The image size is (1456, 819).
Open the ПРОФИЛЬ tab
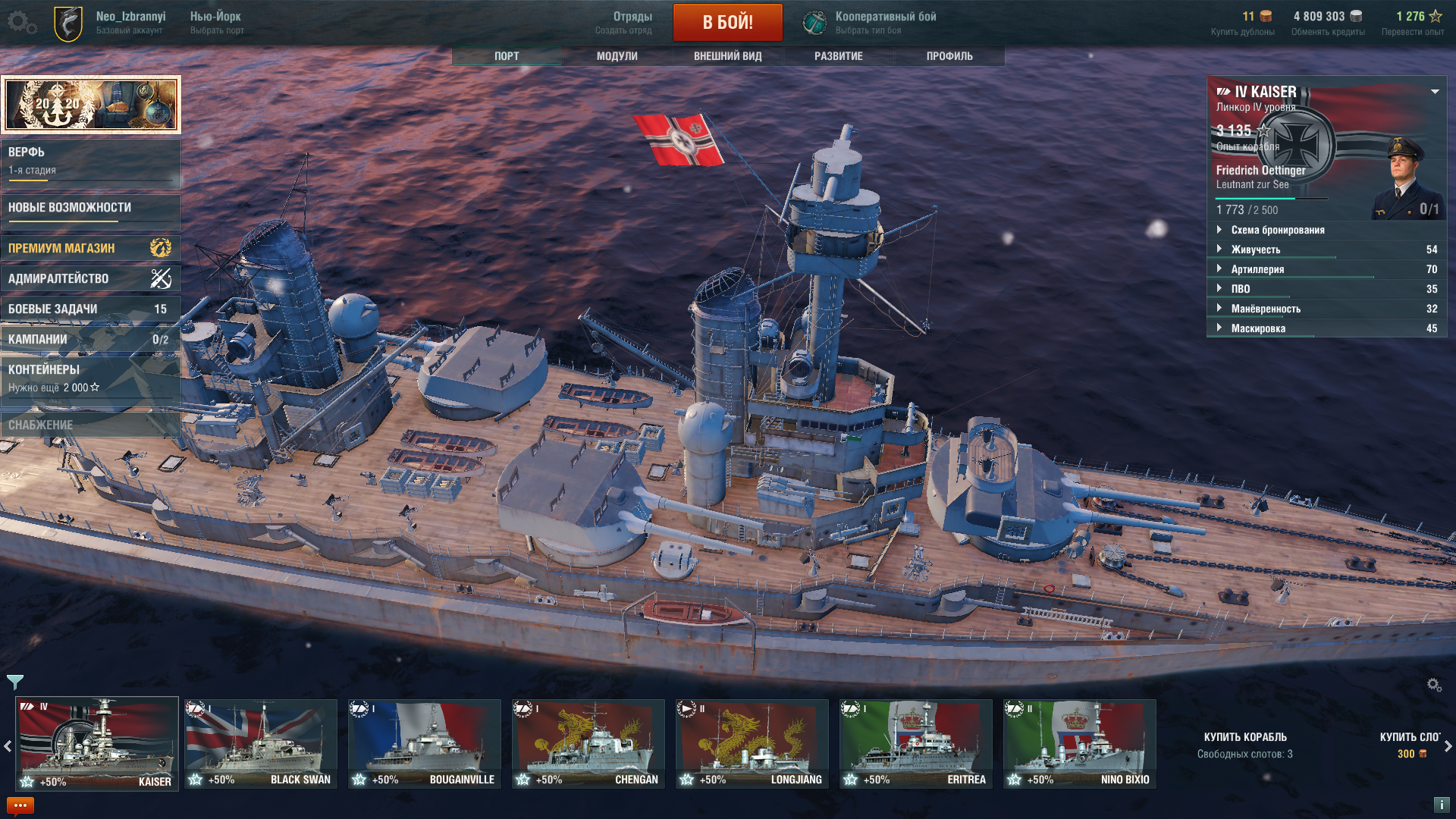point(949,56)
